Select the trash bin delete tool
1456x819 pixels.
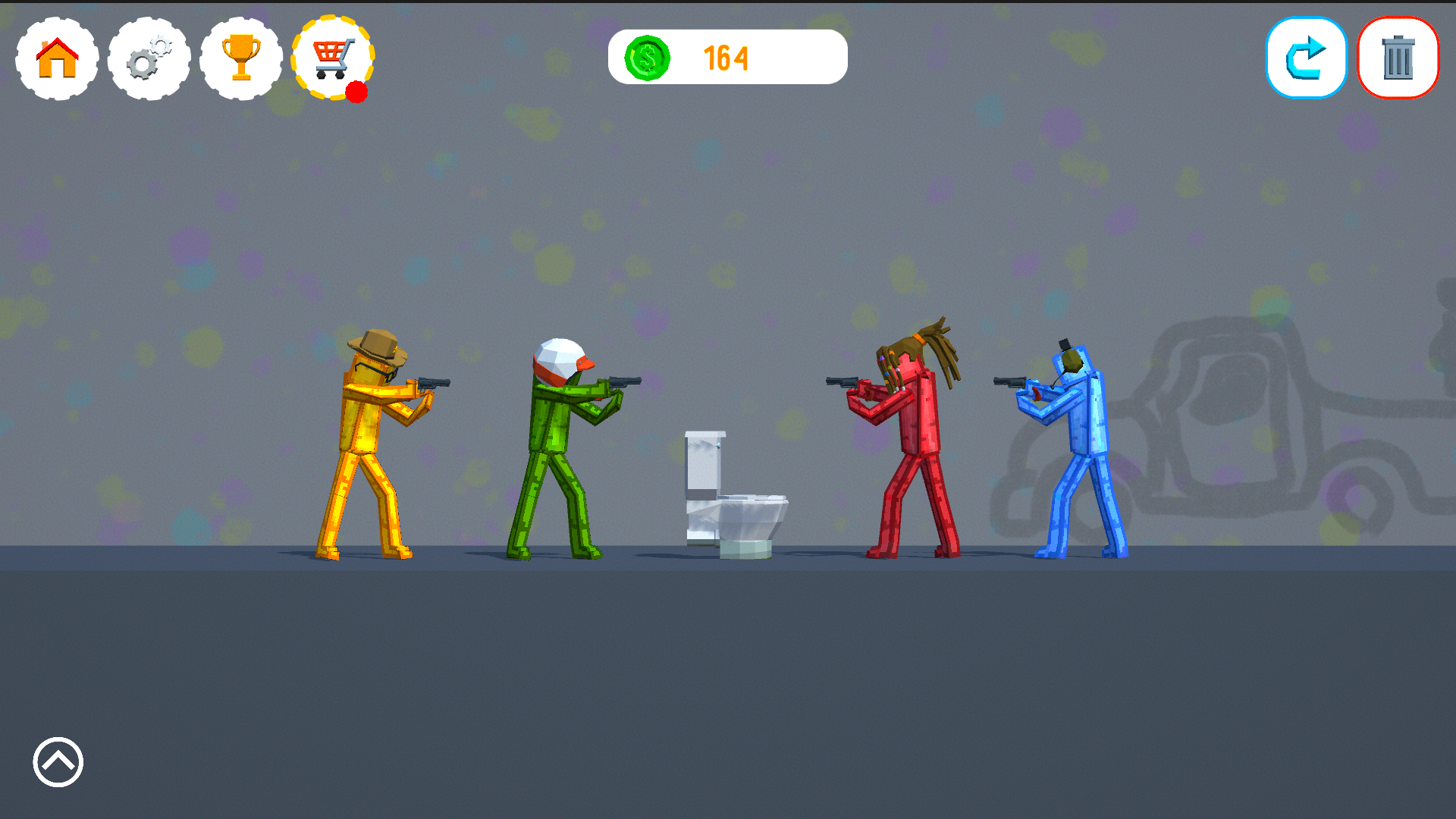pos(1398,58)
